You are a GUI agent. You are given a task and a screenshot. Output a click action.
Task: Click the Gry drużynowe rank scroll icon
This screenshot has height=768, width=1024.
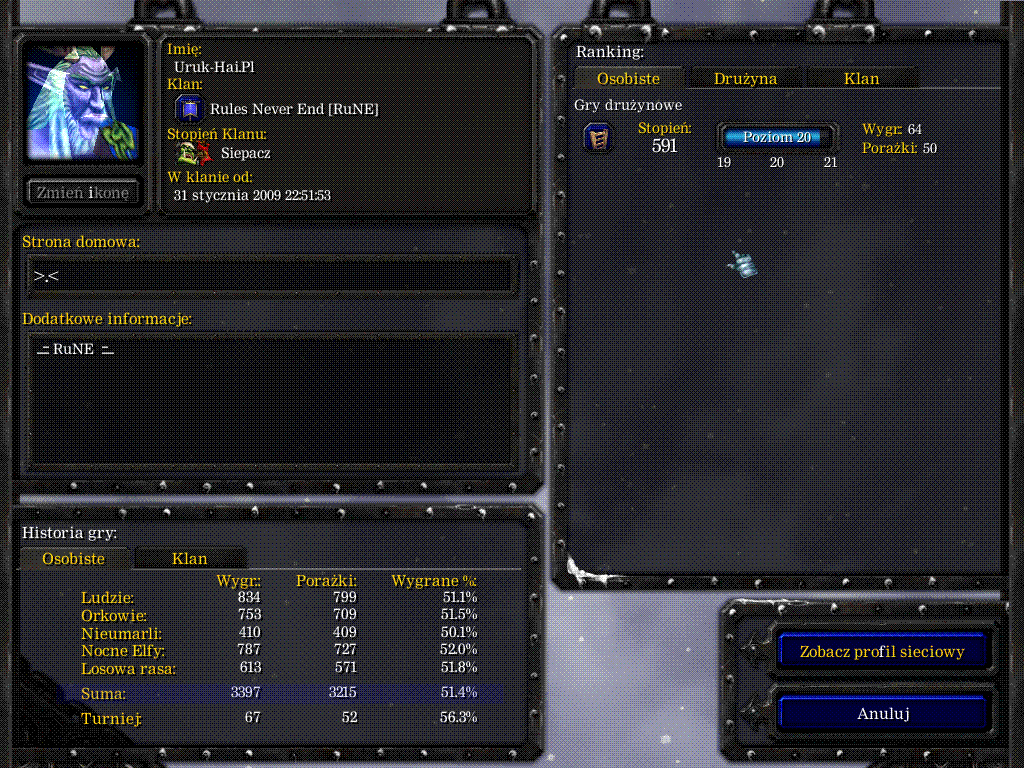598,138
